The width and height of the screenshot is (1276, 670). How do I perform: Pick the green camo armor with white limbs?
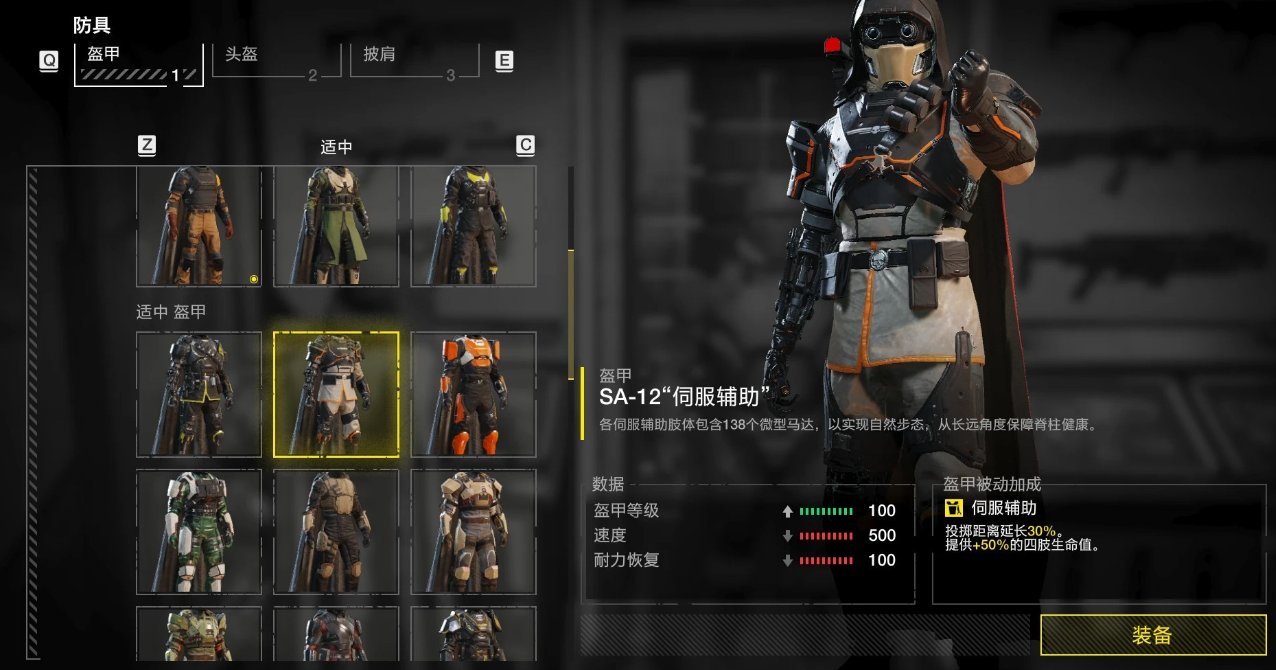click(x=198, y=531)
